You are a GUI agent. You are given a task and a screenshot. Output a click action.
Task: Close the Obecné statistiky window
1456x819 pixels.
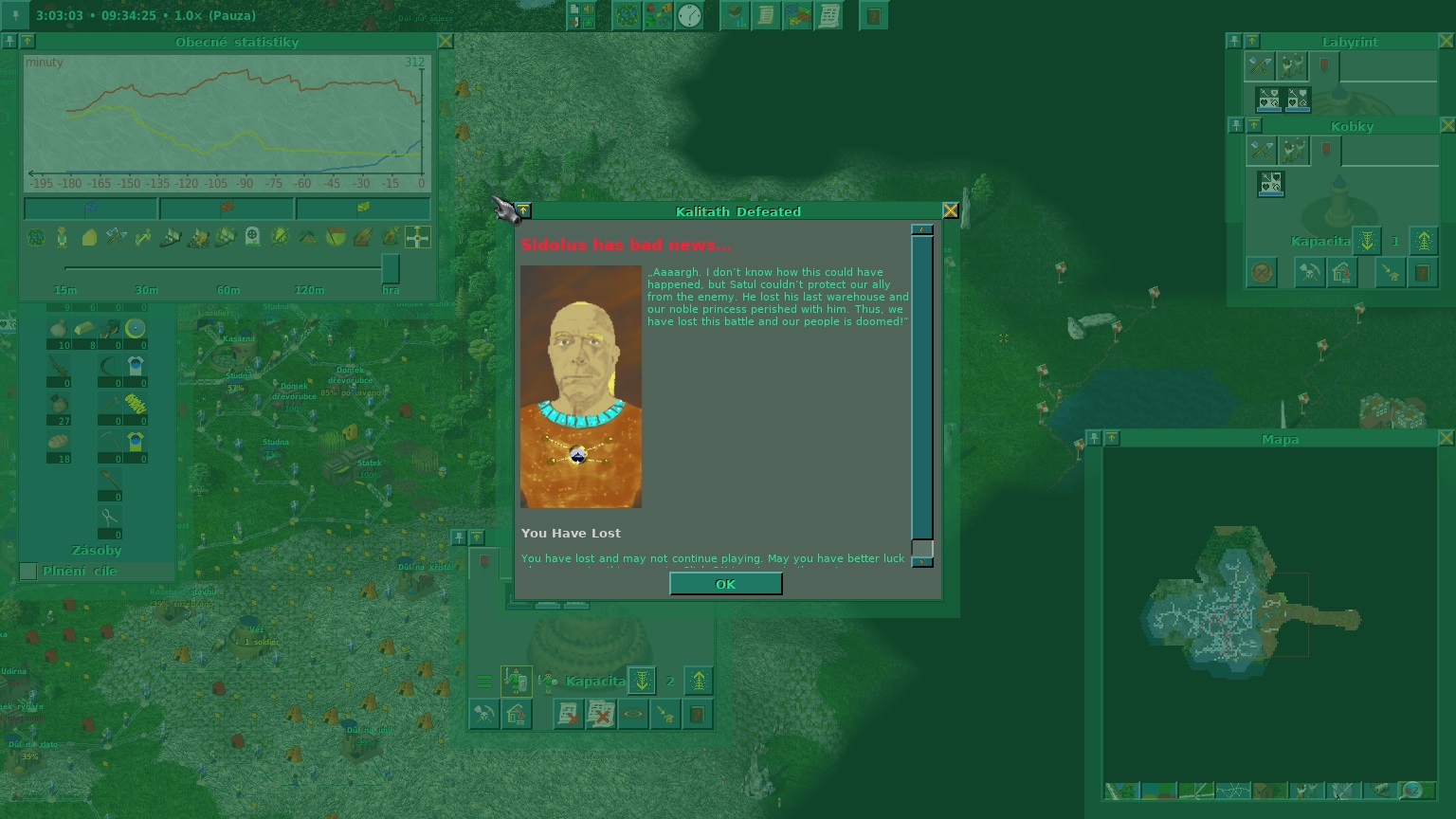click(445, 42)
